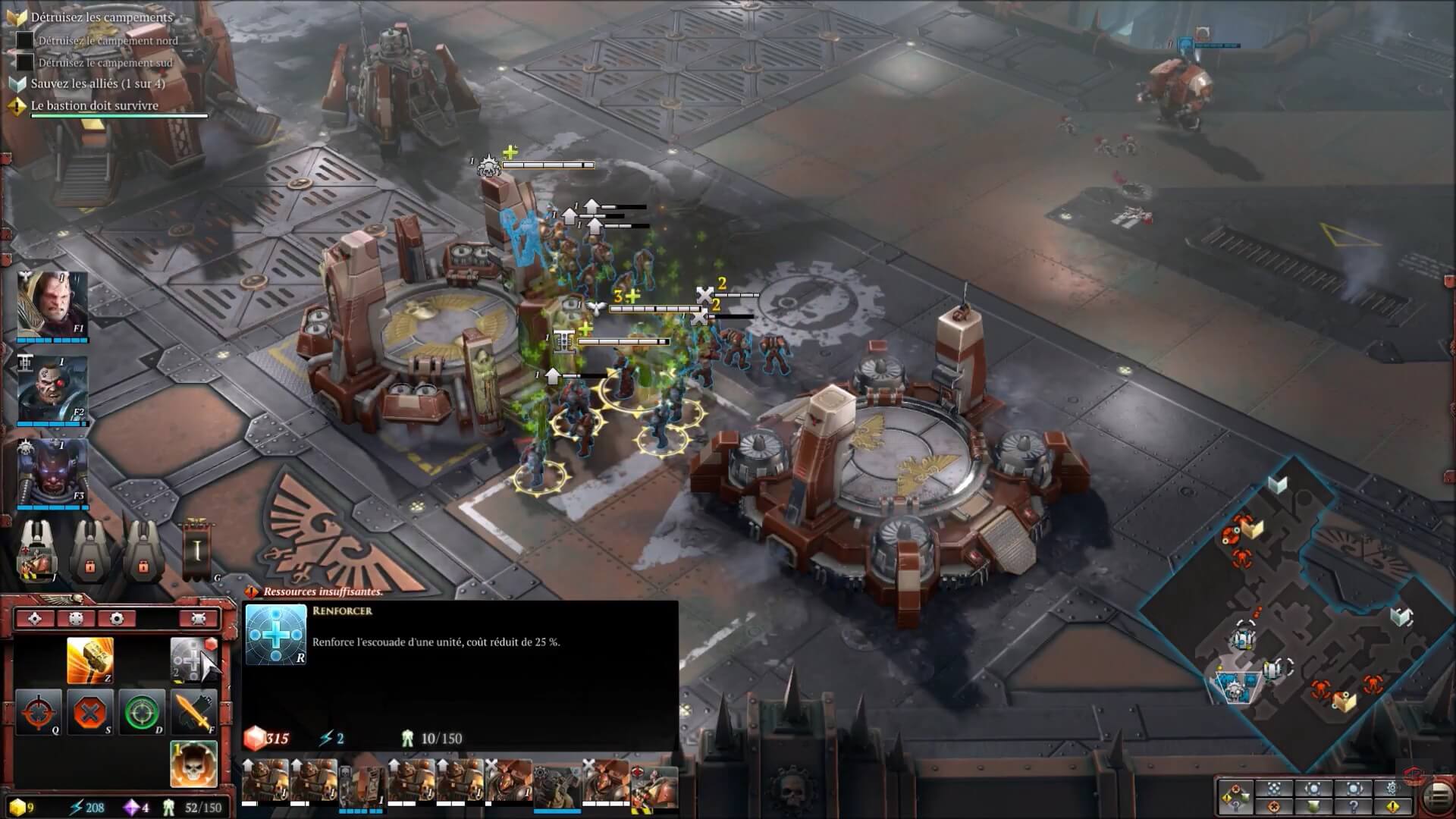Trigger the flaming skull ability

(193, 764)
